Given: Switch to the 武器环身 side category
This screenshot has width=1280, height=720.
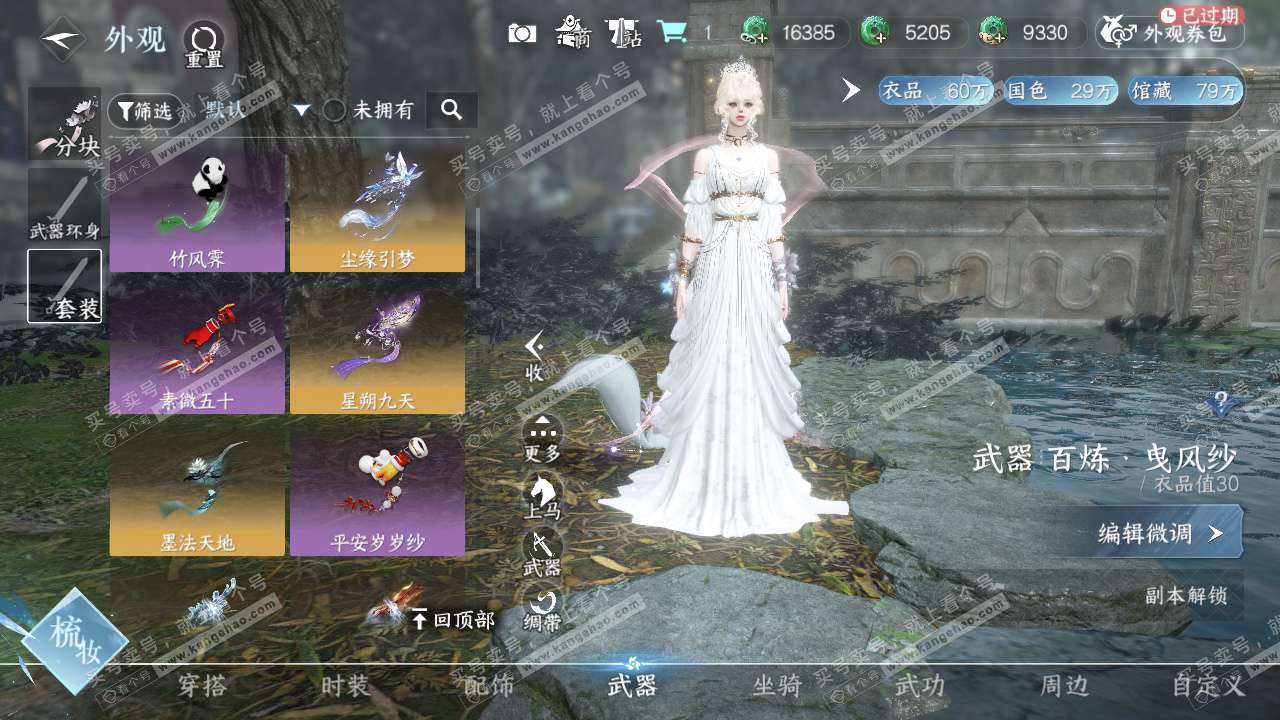Looking at the screenshot, I should point(65,207).
